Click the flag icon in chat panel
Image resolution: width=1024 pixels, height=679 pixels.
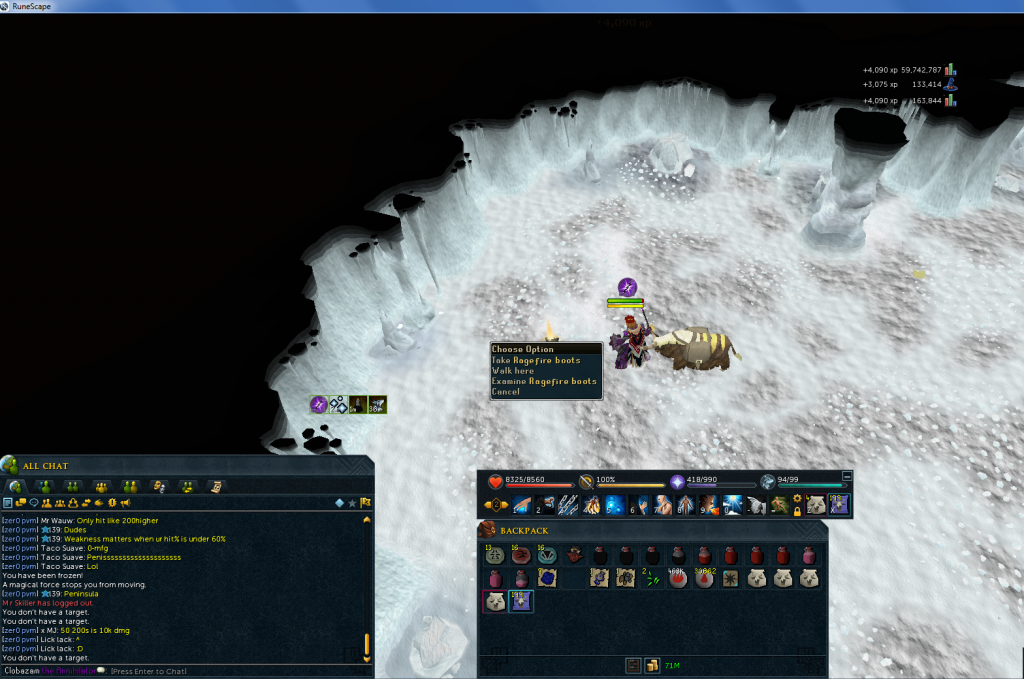pyautogui.click(x=366, y=502)
